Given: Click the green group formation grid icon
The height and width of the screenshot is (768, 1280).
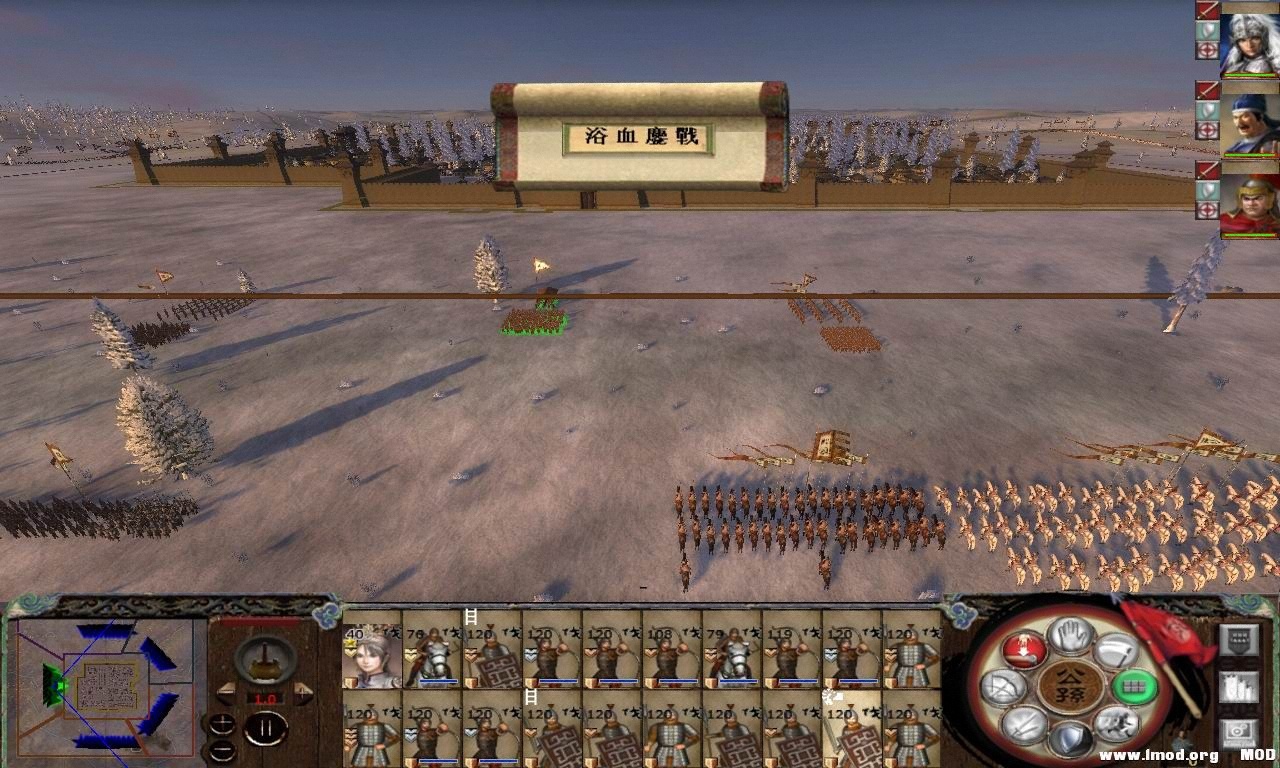Looking at the screenshot, I should (1134, 686).
